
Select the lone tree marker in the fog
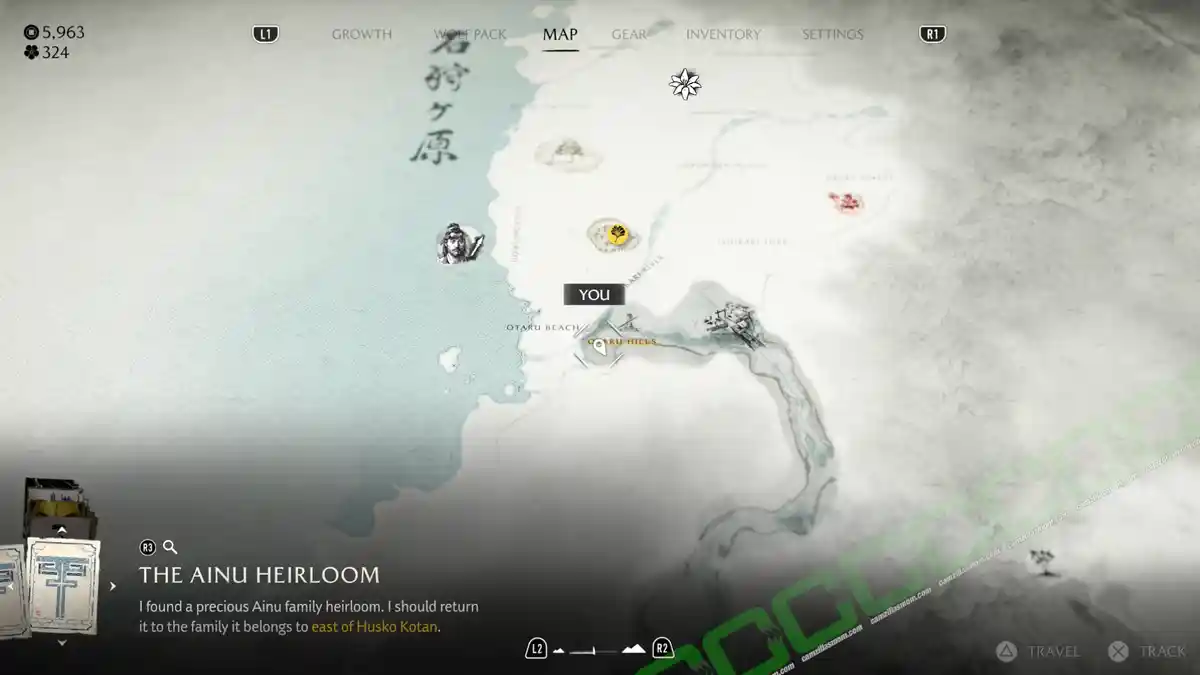(x=1044, y=561)
